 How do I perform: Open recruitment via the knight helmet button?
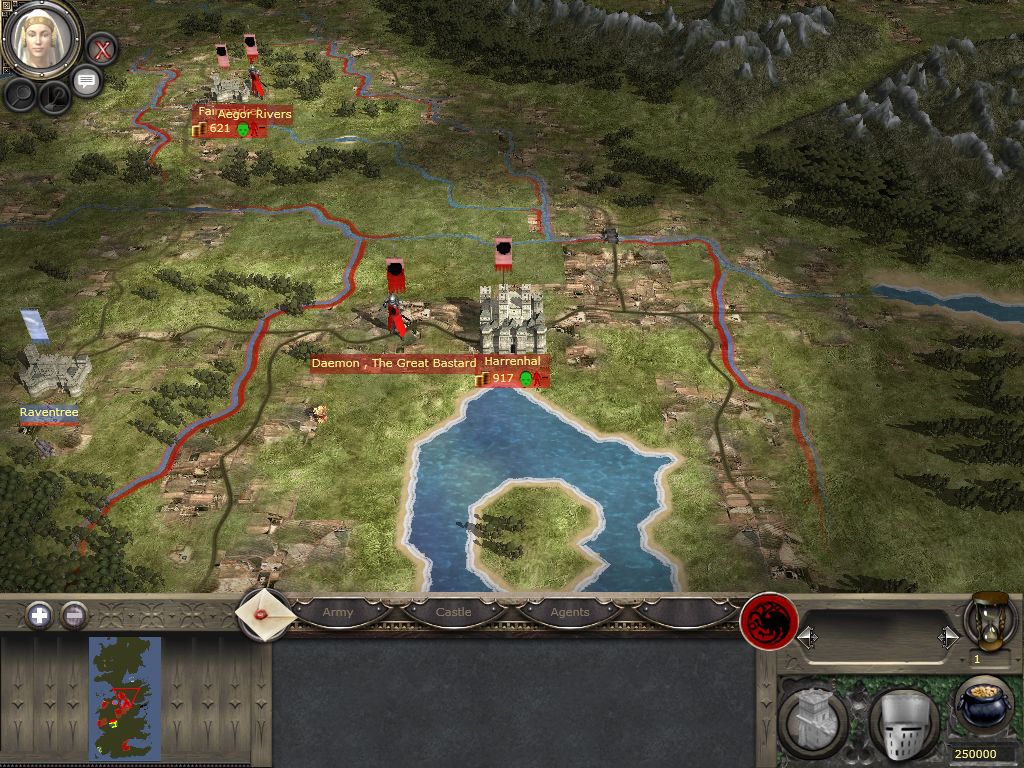point(902,718)
